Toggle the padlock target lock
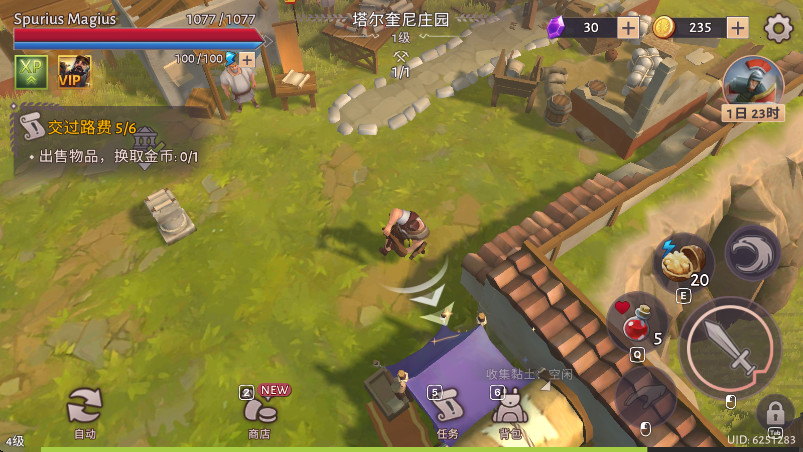The height and width of the screenshot is (452, 803). pyautogui.click(x=775, y=410)
